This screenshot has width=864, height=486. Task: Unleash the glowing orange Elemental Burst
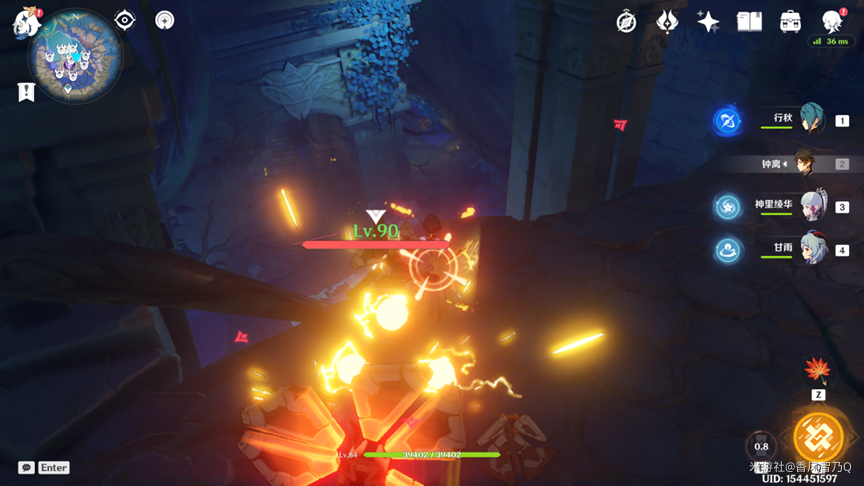(x=818, y=438)
